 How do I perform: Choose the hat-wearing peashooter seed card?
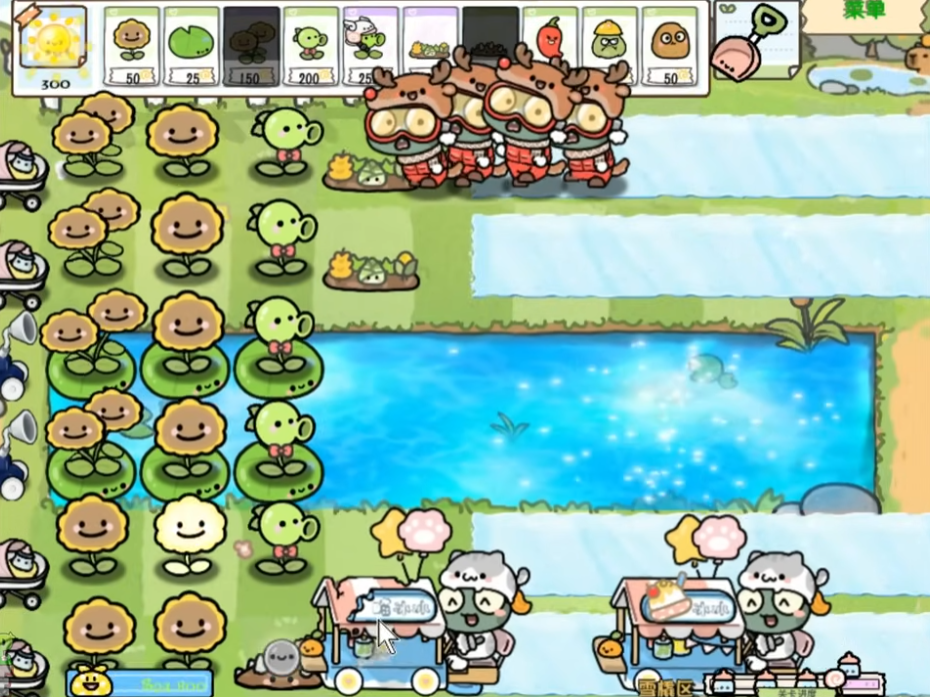369,45
